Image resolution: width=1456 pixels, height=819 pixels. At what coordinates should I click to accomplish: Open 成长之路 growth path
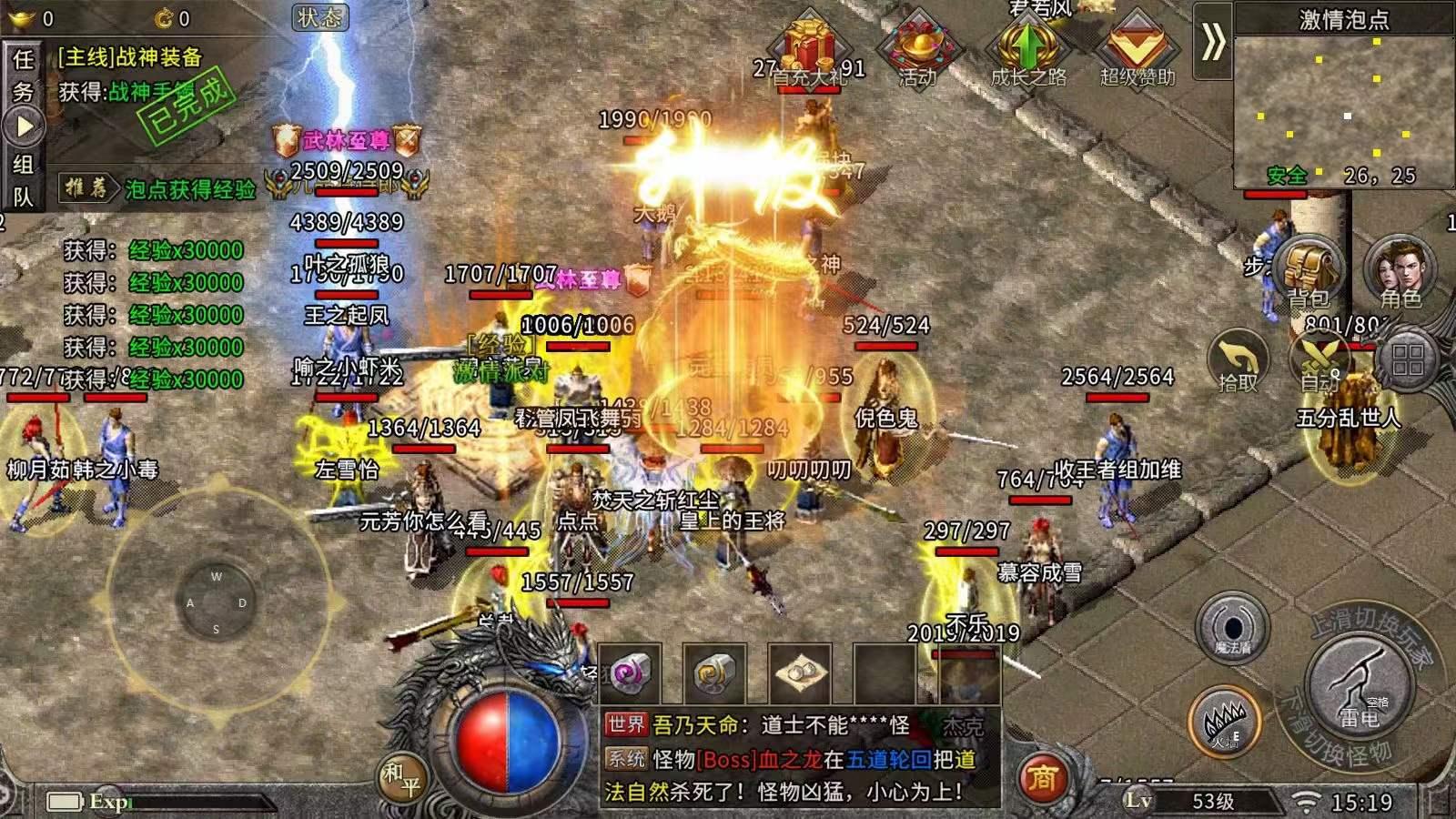[1027, 50]
